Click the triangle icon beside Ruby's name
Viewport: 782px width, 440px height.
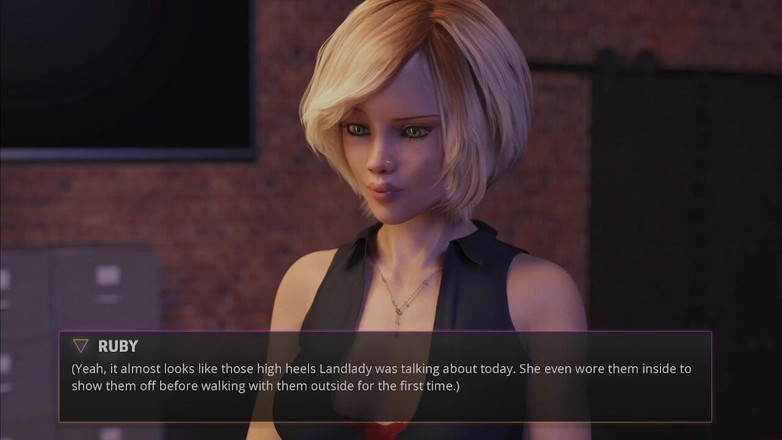(x=80, y=346)
